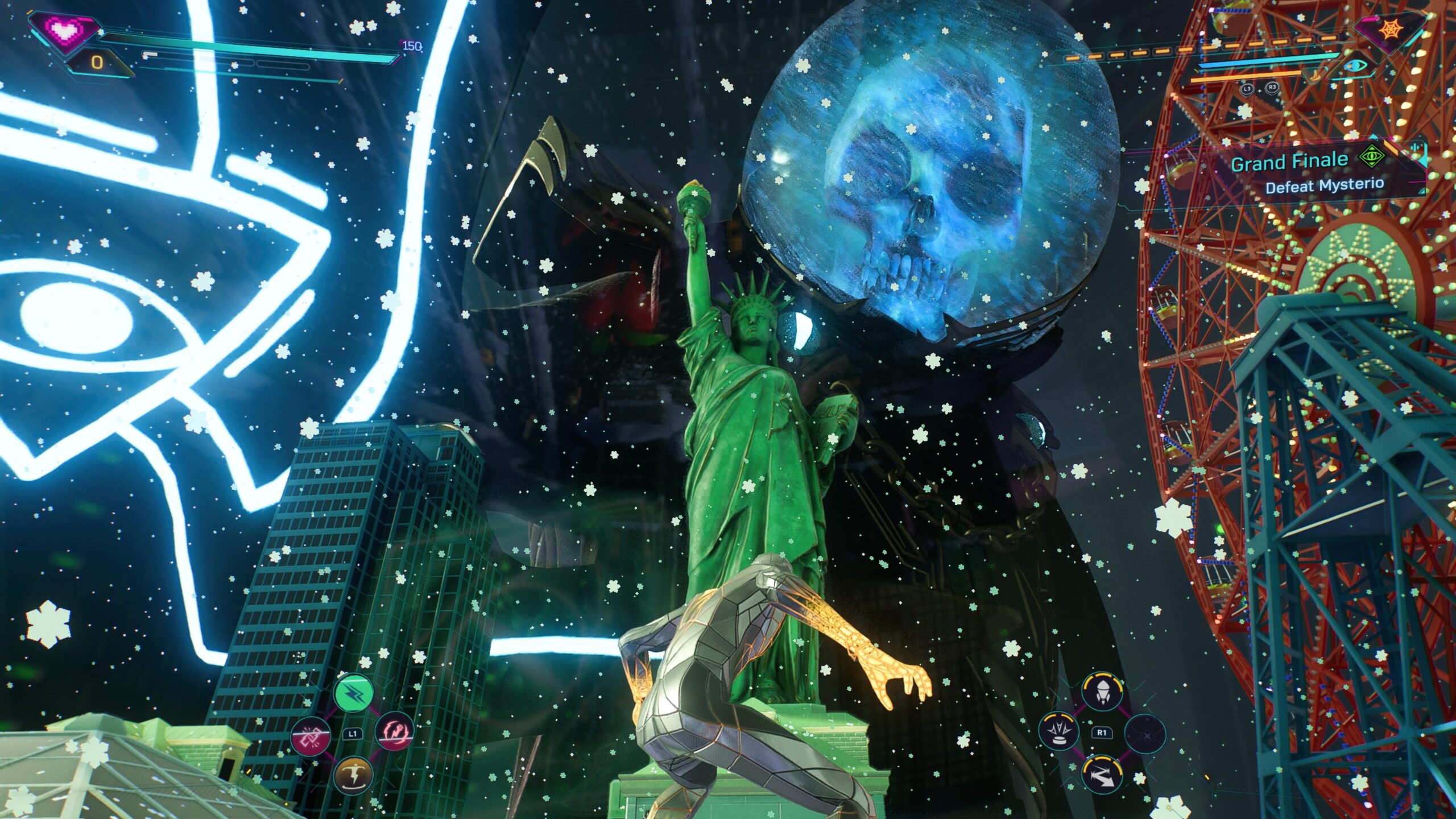Choose the orange thunder-leap ability icon
The width and height of the screenshot is (1456, 819).
[x=354, y=775]
